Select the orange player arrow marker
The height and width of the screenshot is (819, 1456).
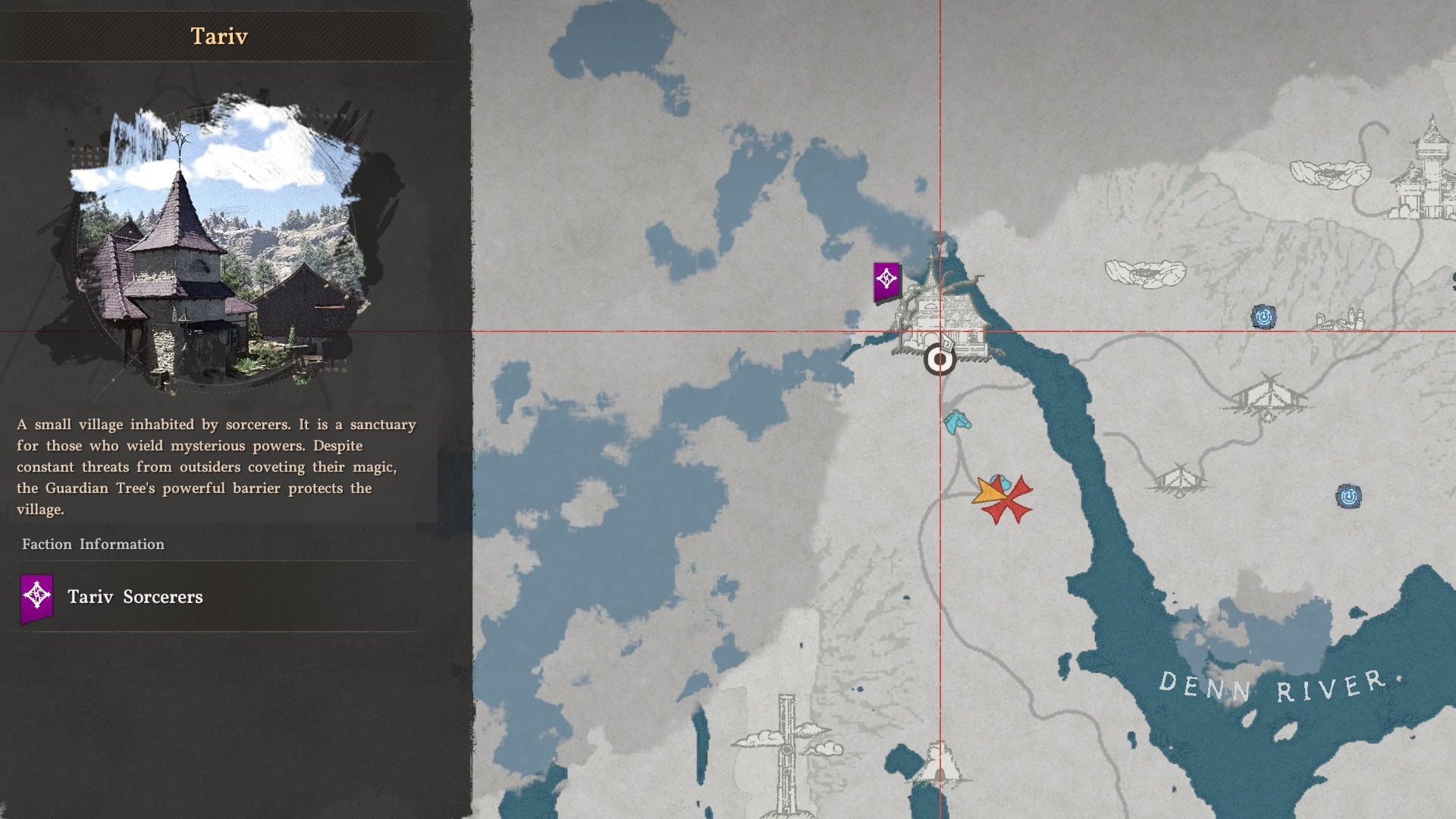[987, 492]
